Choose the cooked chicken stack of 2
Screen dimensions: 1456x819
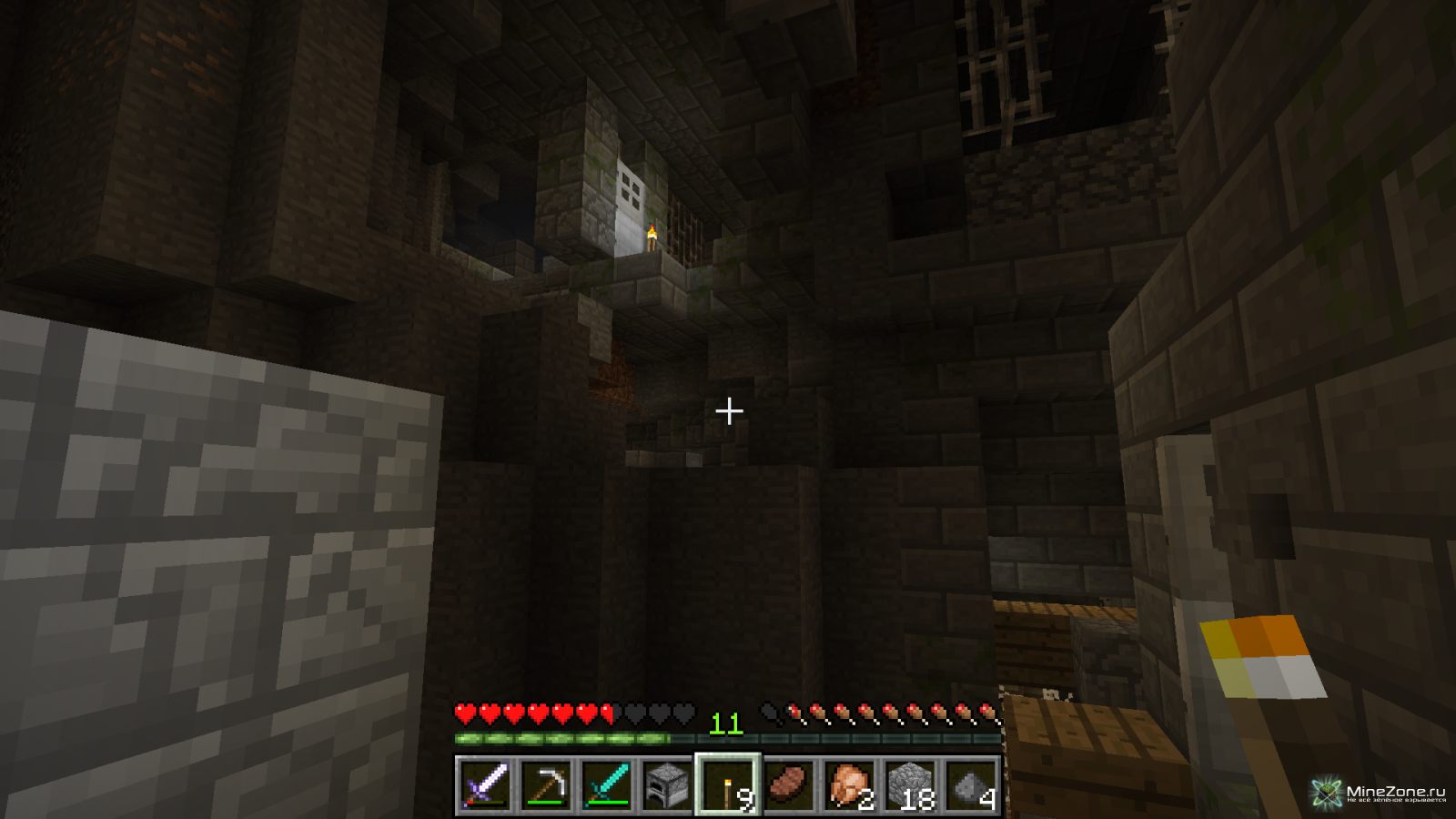(850, 784)
